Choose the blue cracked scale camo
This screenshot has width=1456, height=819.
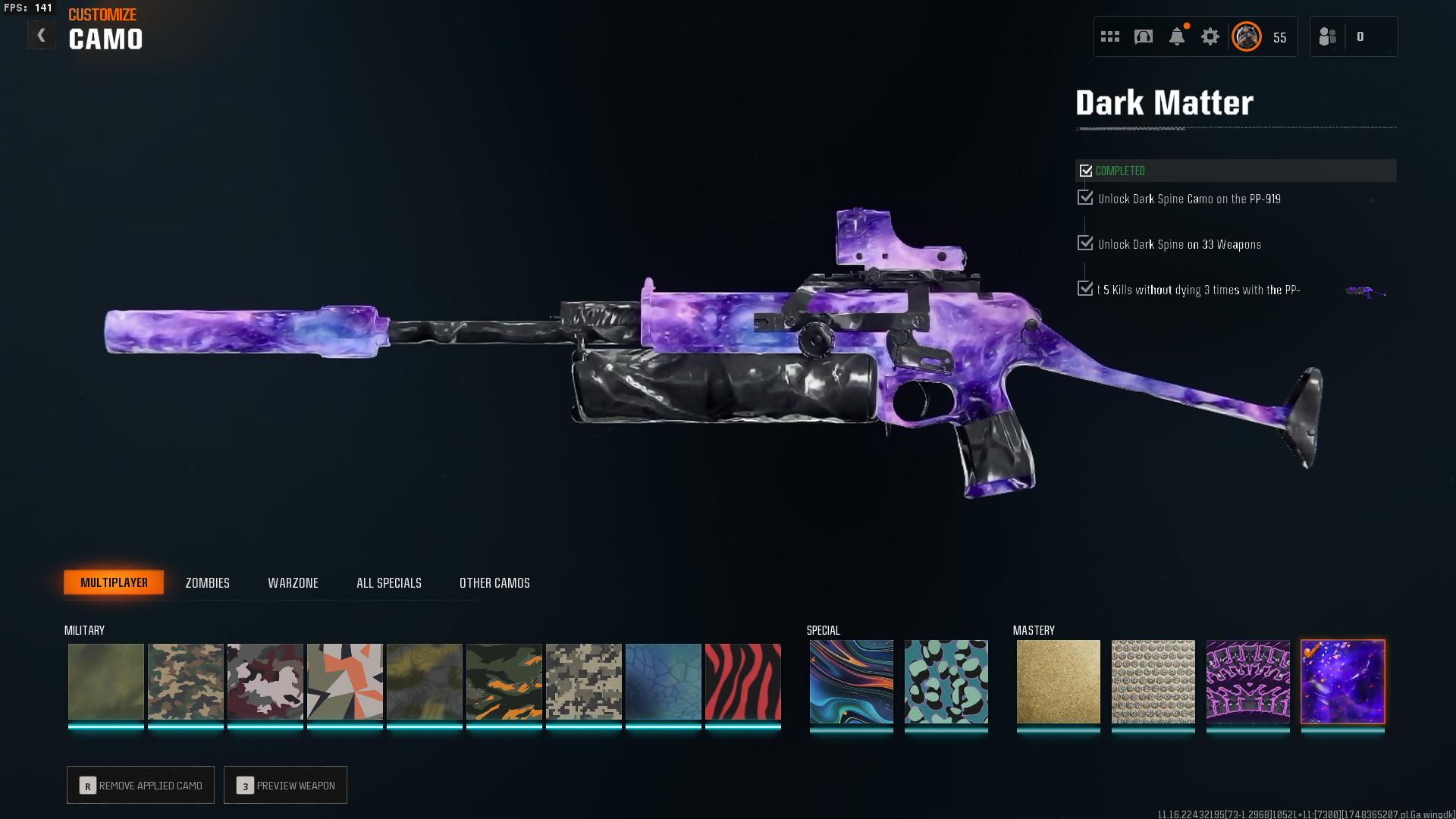point(663,681)
